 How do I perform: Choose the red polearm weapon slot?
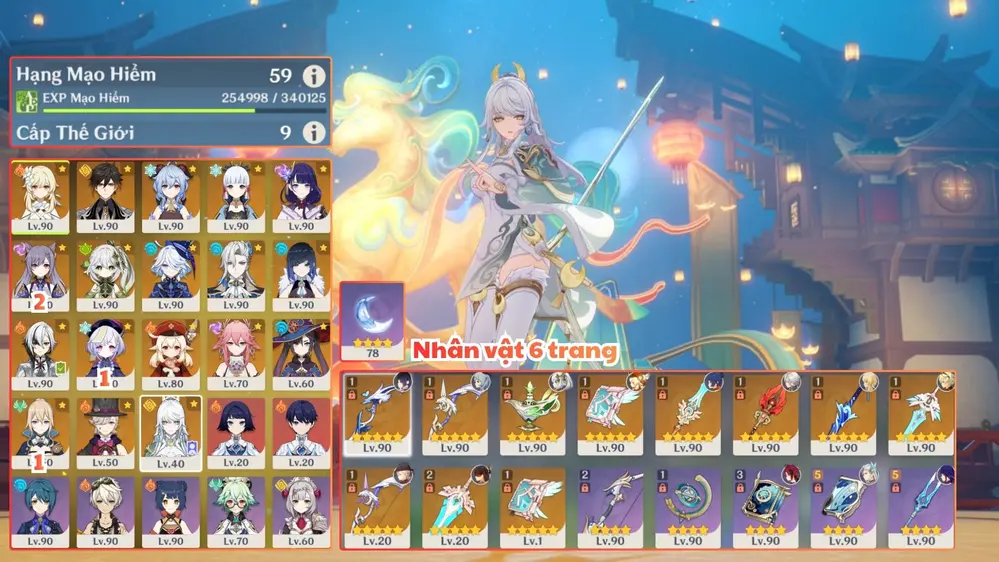click(766, 410)
